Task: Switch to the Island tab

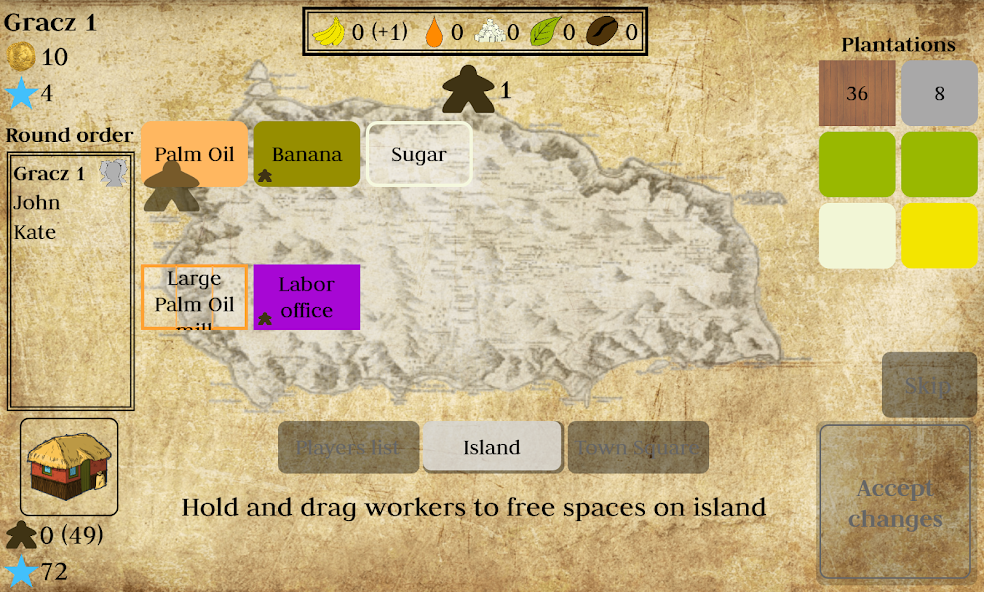Action: point(492,447)
